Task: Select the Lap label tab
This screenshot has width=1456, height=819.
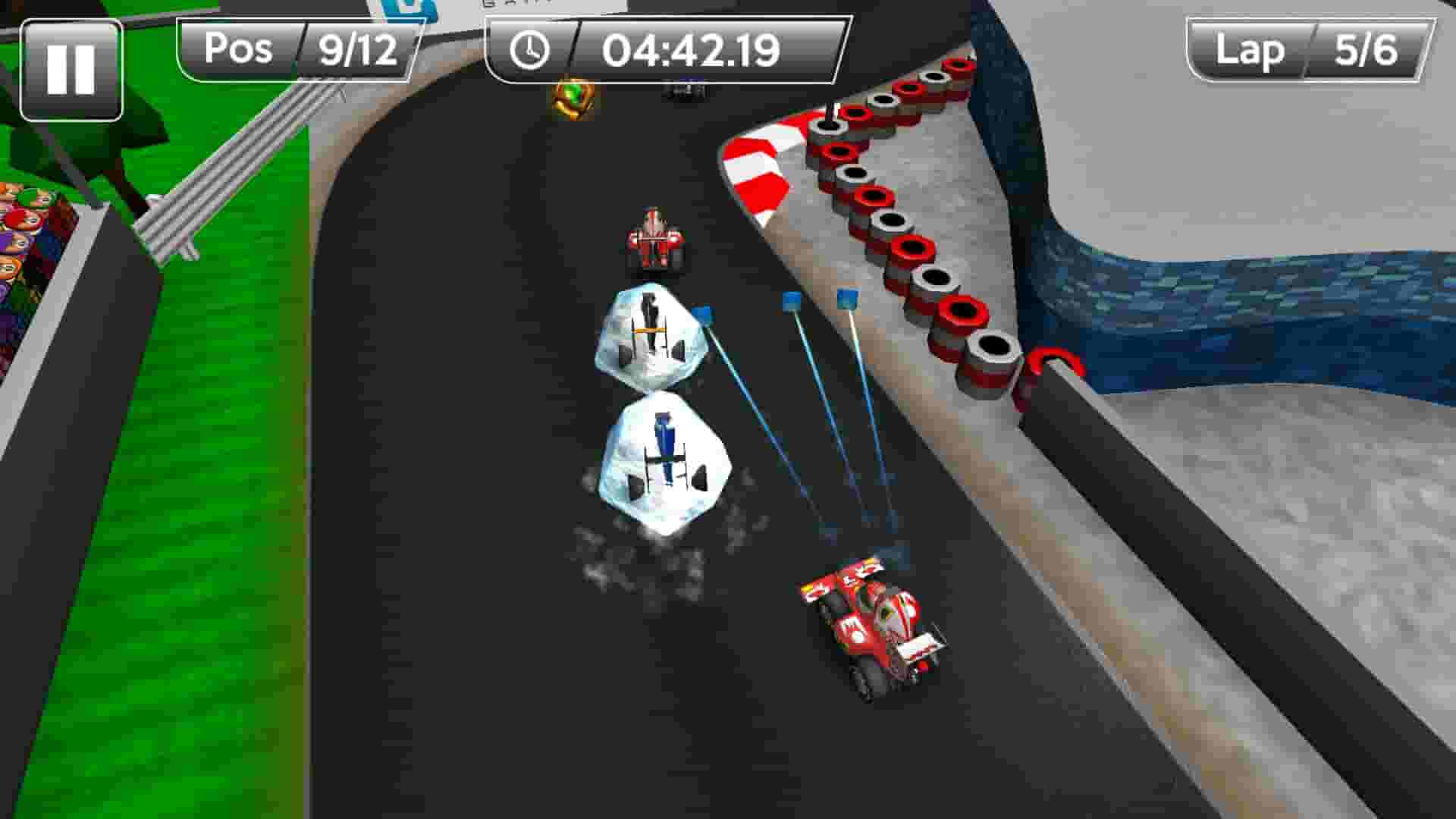Action: (x=1250, y=51)
